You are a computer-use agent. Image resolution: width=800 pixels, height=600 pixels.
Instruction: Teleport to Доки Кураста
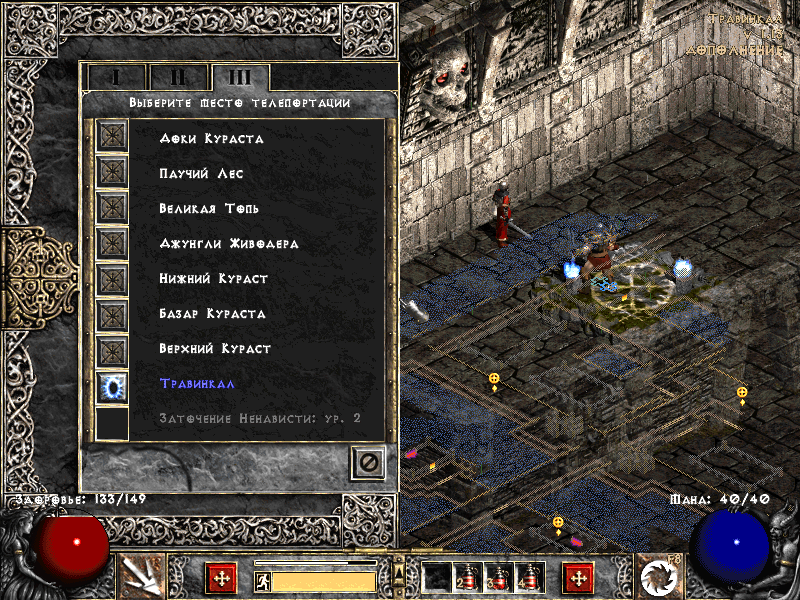coord(211,139)
